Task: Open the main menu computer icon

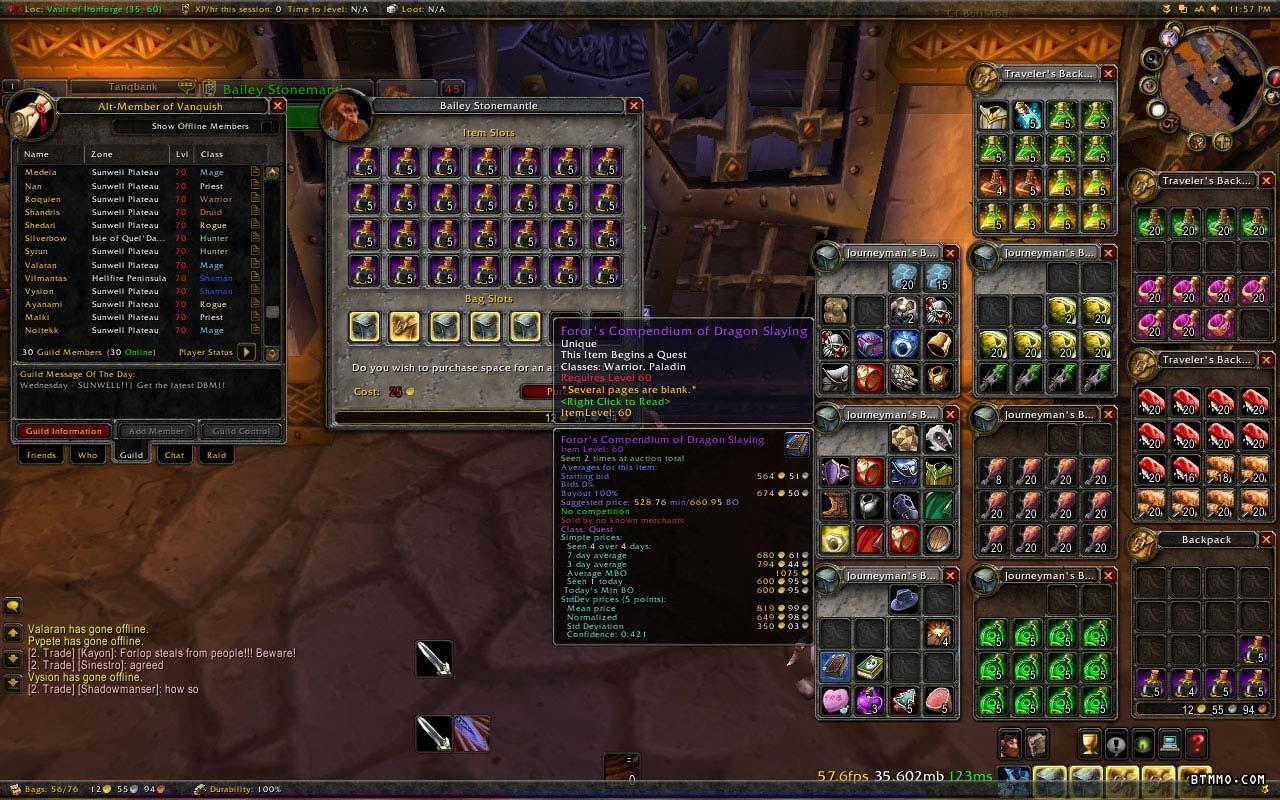Action: (x=1169, y=743)
